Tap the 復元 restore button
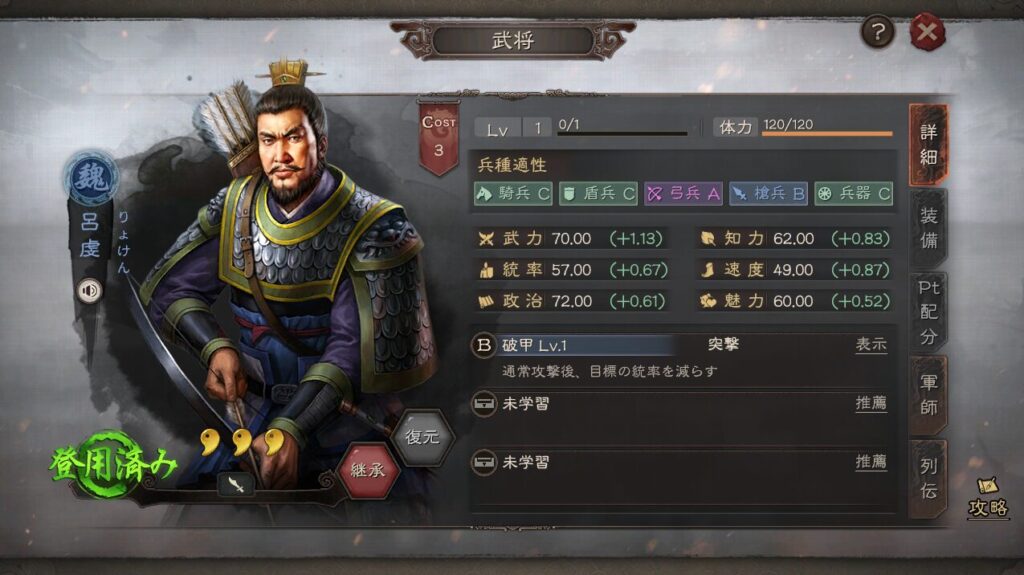 pos(423,438)
